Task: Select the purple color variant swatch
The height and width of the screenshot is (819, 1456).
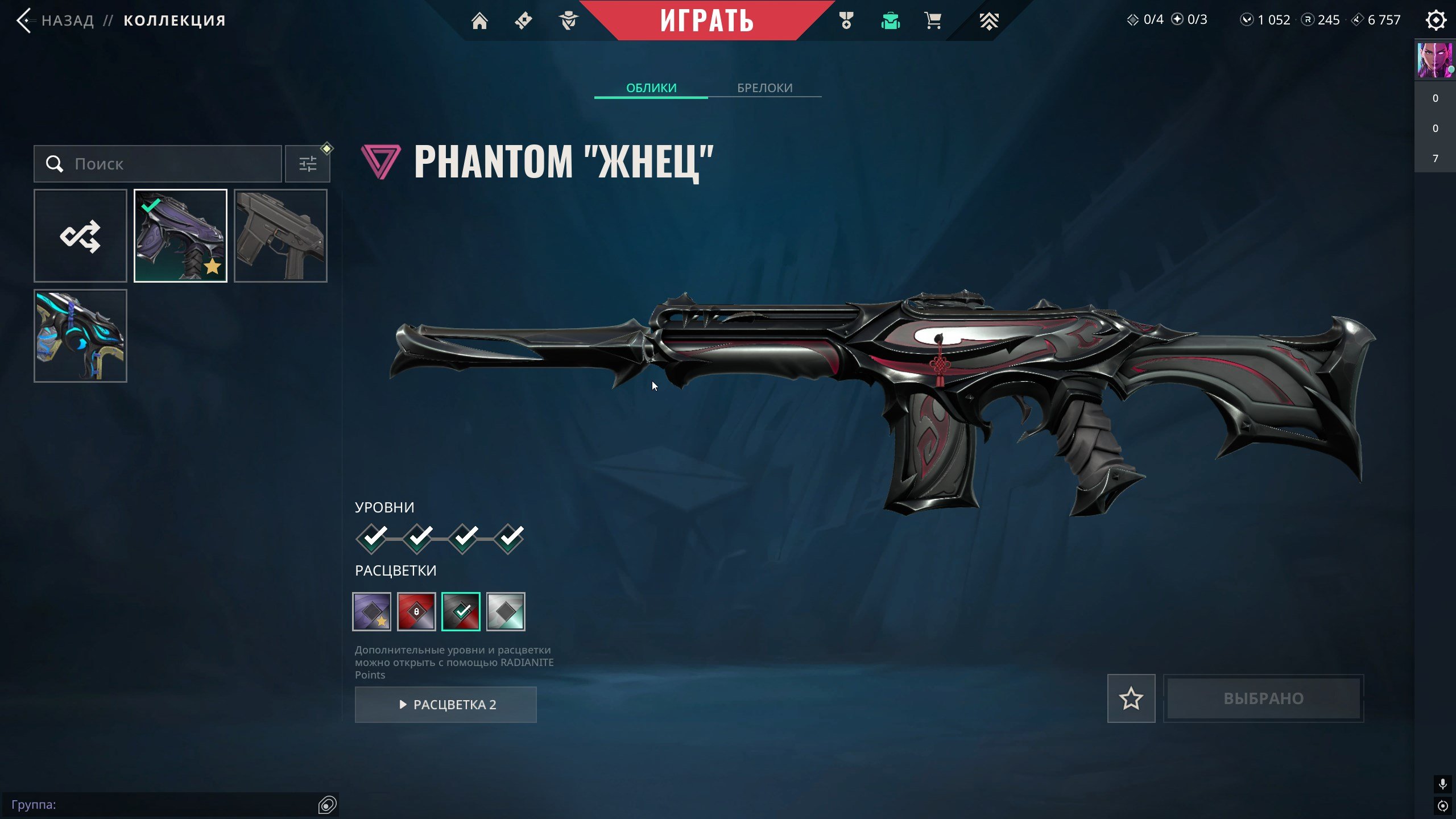Action: (x=371, y=611)
